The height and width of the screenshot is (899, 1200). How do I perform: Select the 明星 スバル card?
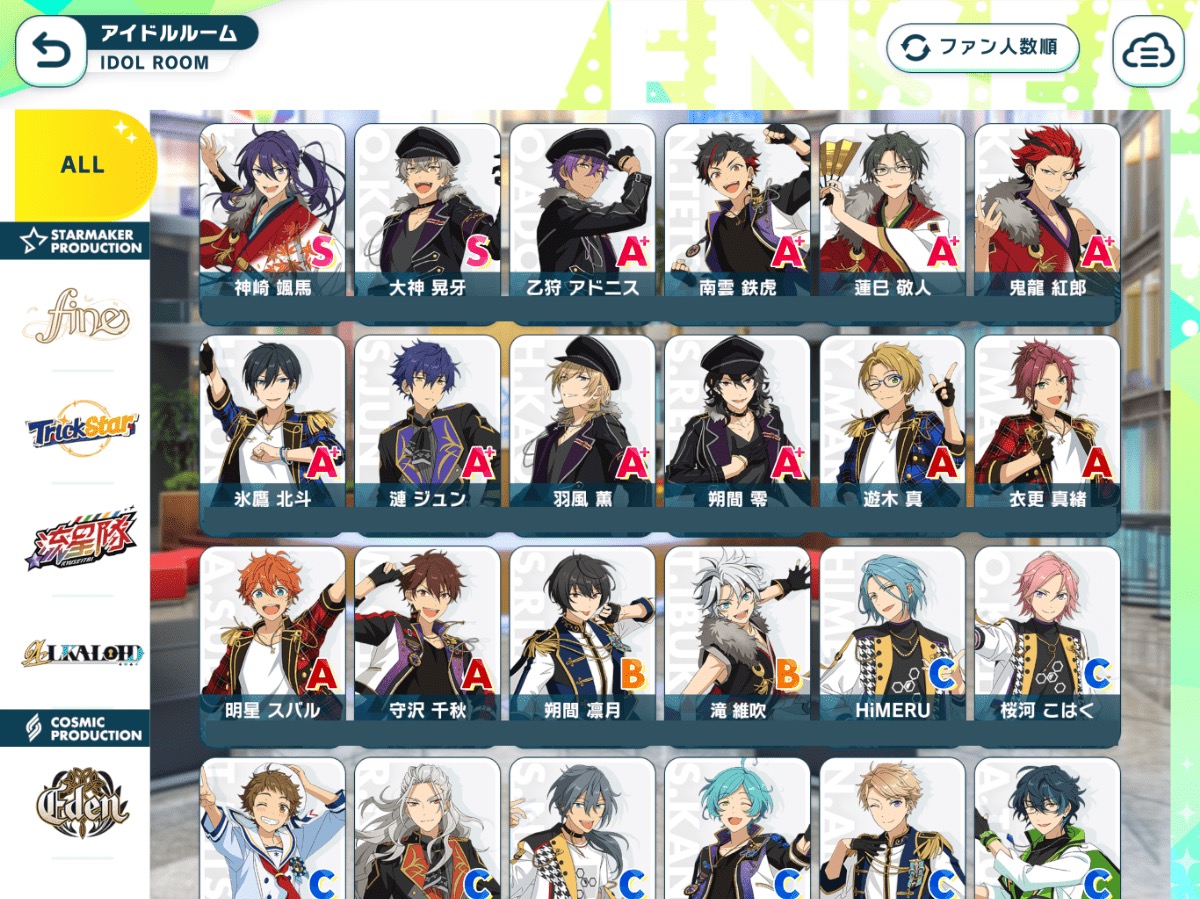272,636
